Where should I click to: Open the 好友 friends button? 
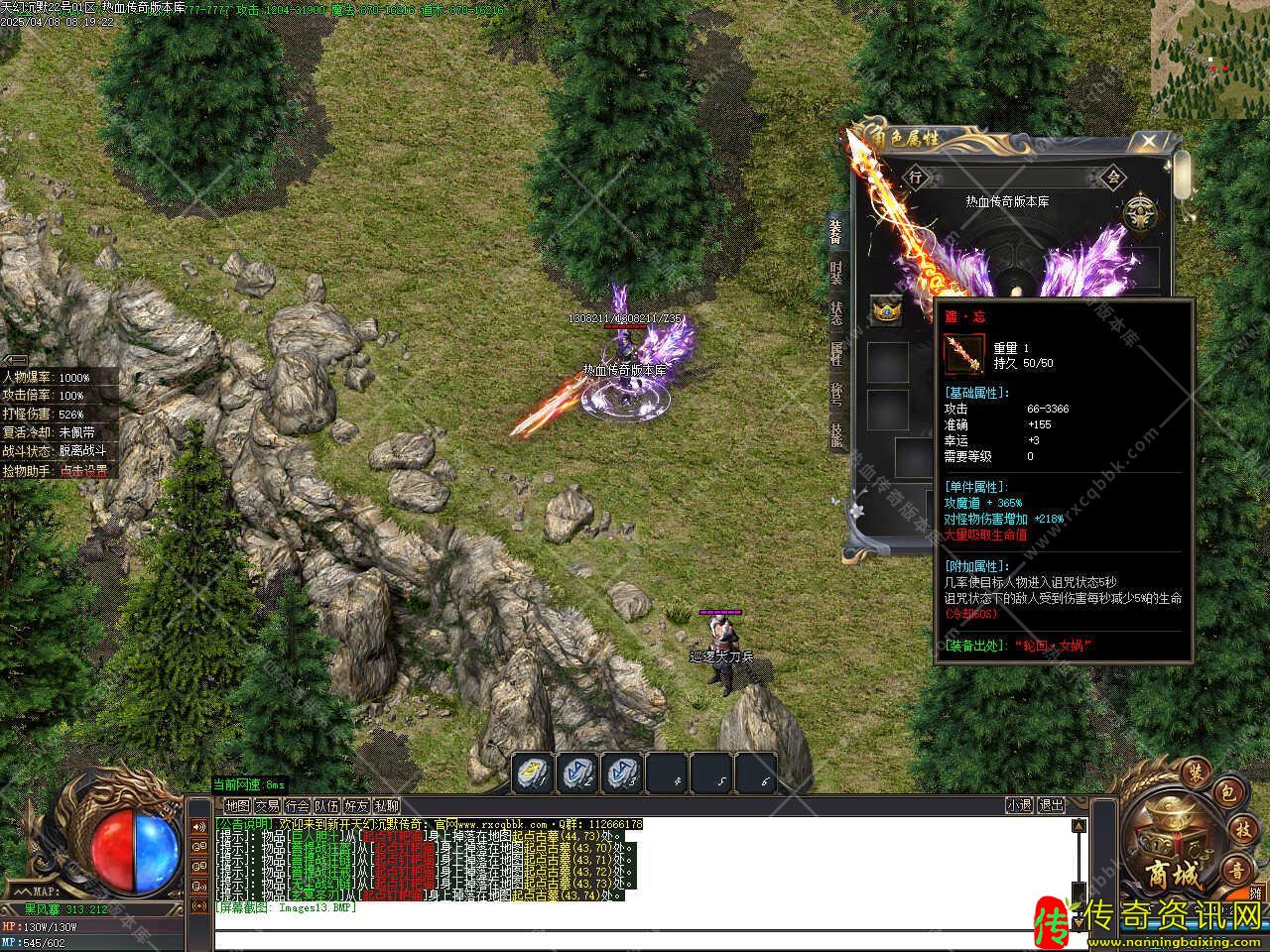point(356,806)
